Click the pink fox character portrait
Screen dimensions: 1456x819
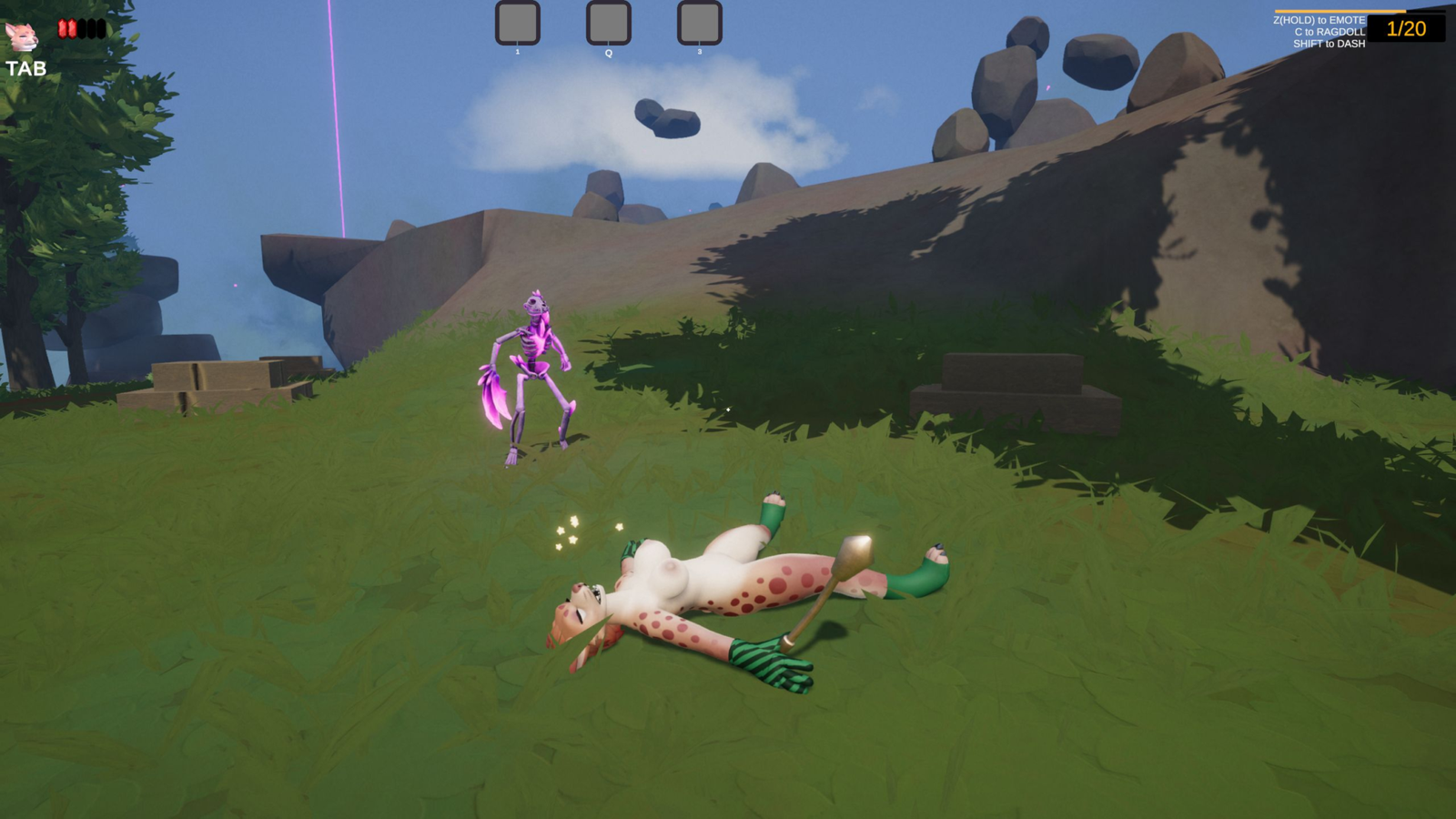pyautogui.click(x=22, y=36)
